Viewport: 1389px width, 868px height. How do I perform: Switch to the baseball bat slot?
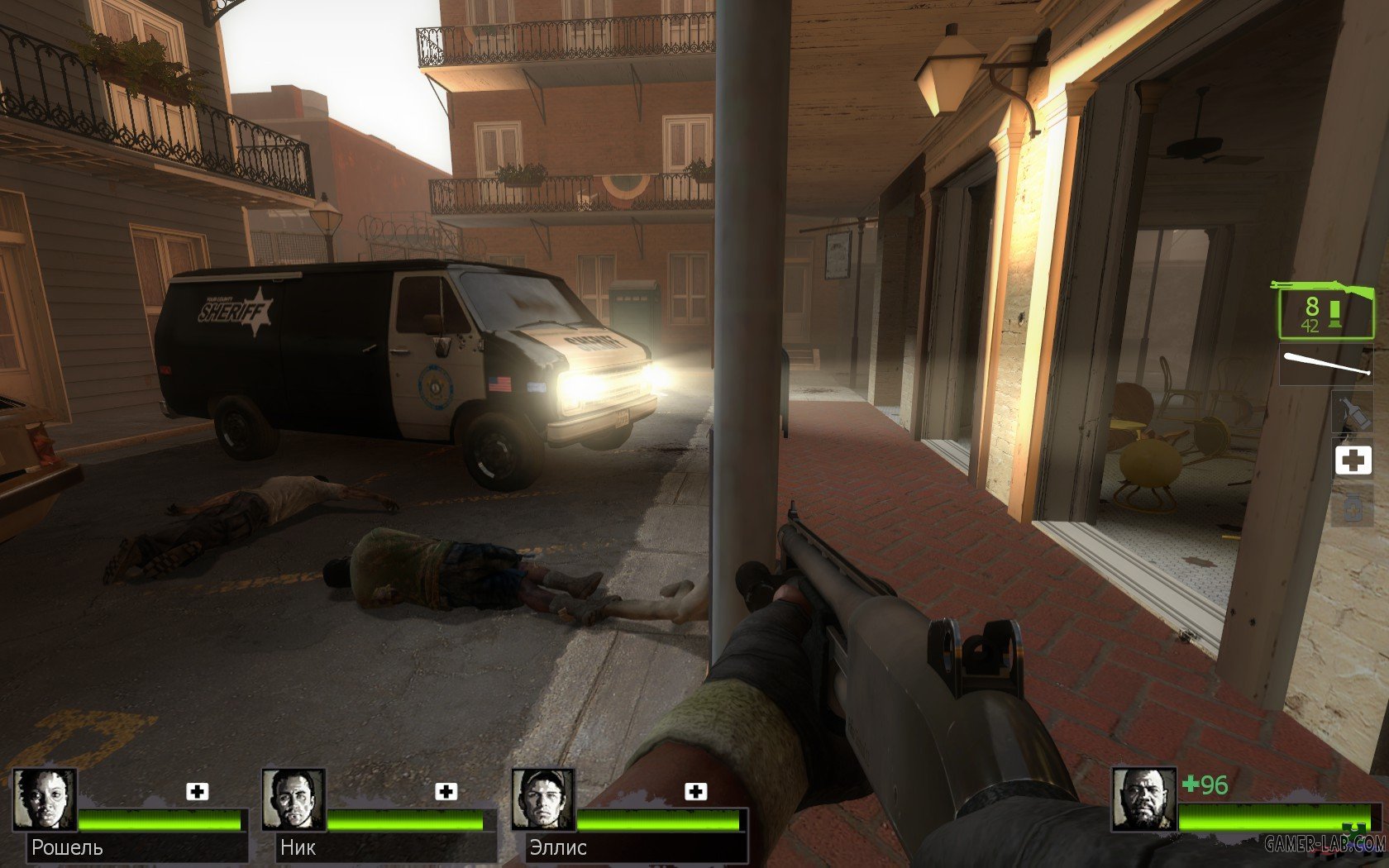click(x=1325, y=365)
